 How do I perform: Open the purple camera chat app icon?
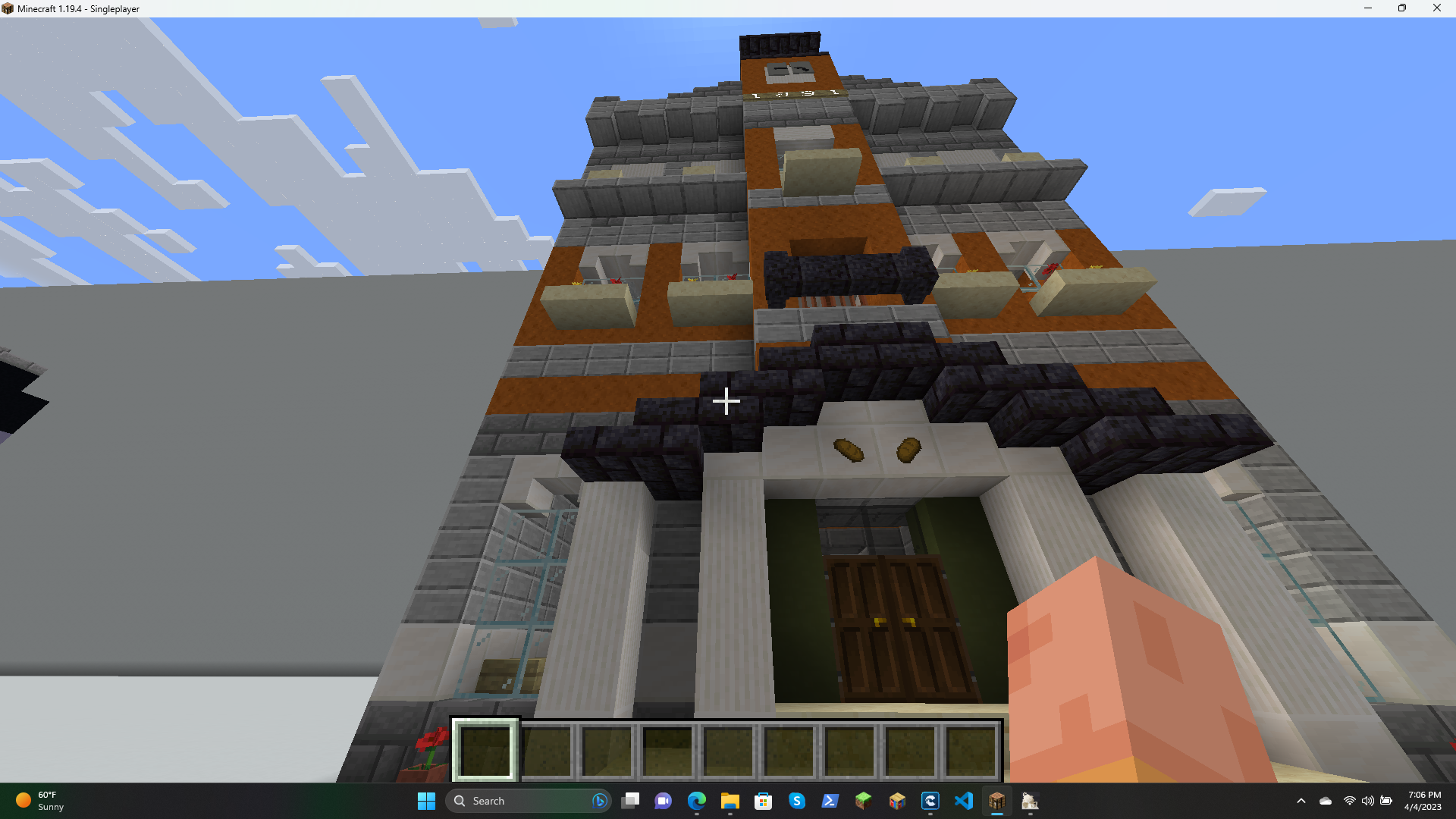point(662,802)
